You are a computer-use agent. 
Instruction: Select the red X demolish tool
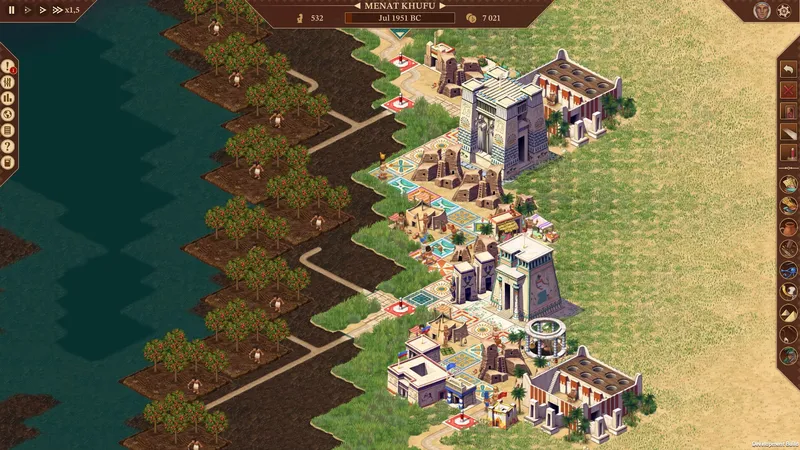tap(788, 91)
